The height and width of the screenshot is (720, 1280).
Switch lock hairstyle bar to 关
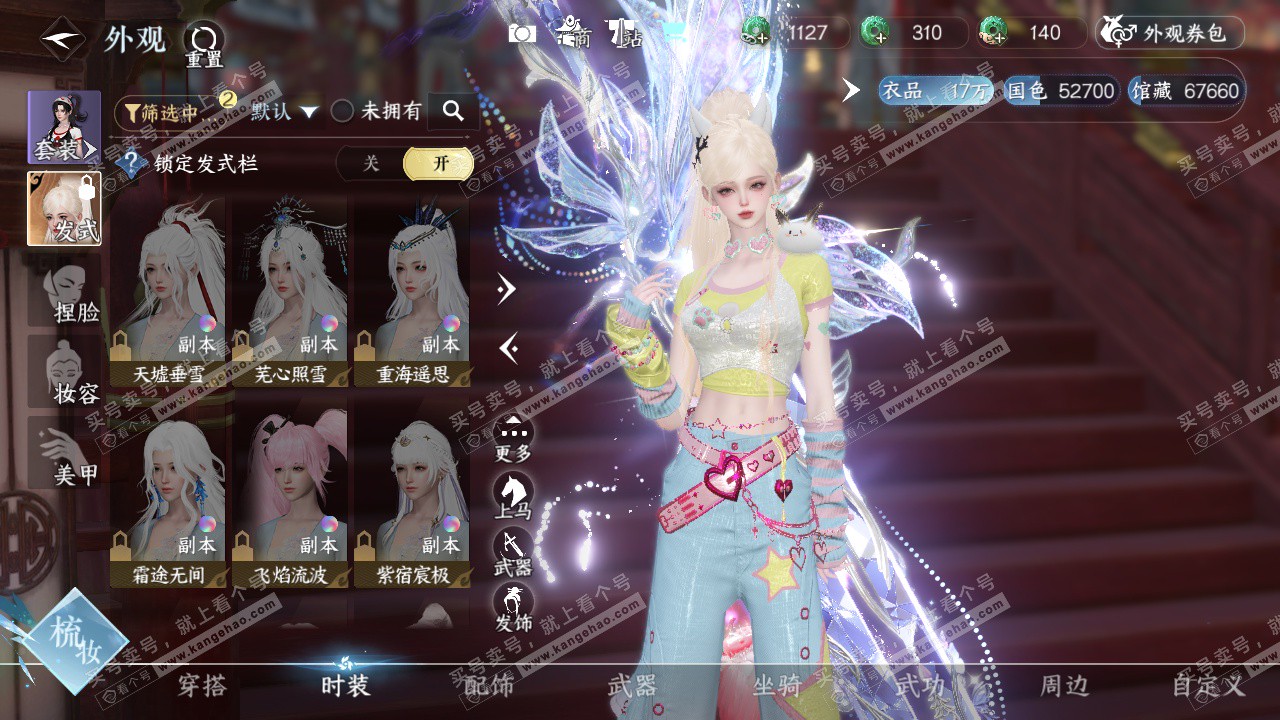coord(371,164)
